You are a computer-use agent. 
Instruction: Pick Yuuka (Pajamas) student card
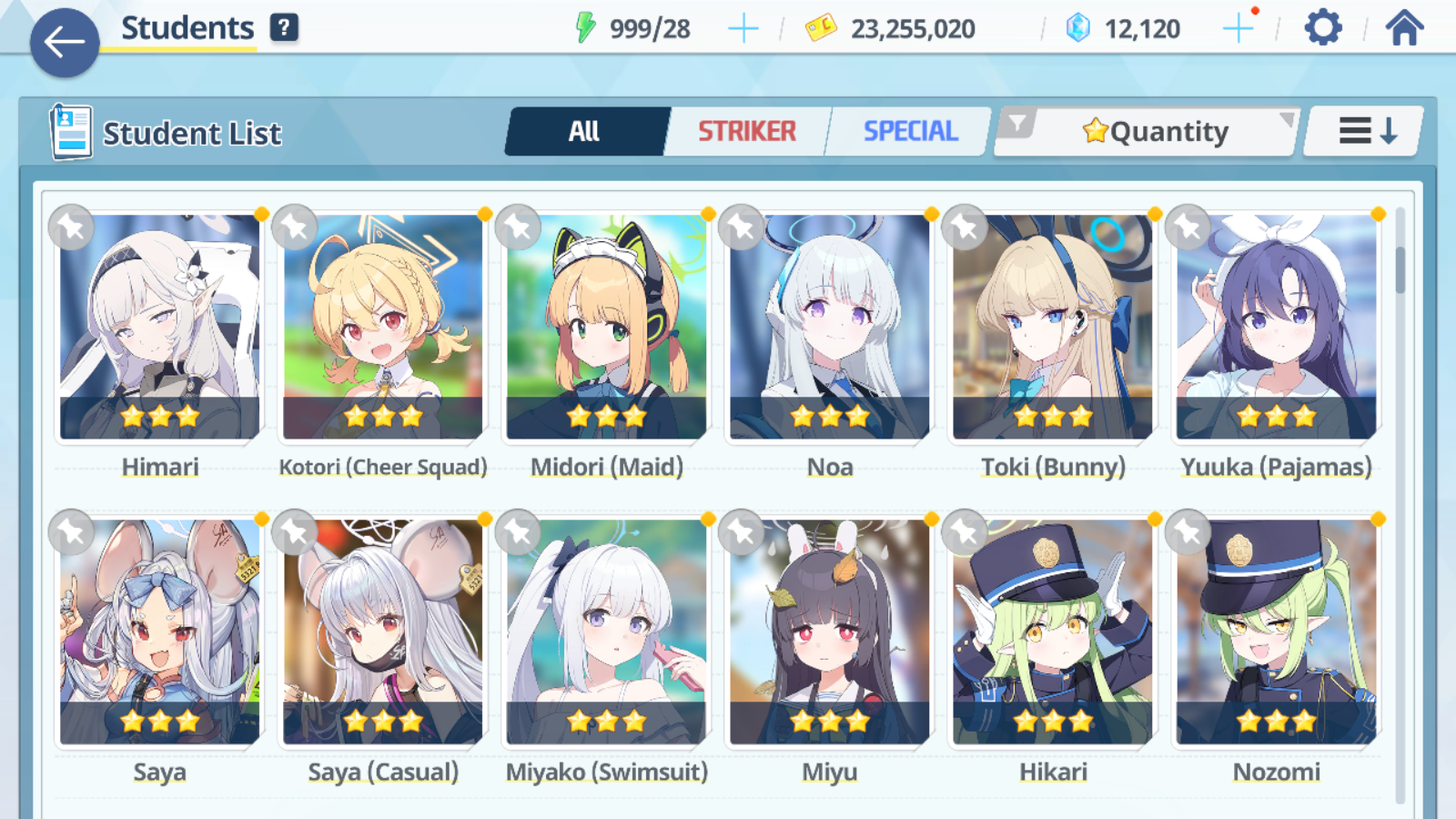pyautogui.click(x=1276, y=328)
